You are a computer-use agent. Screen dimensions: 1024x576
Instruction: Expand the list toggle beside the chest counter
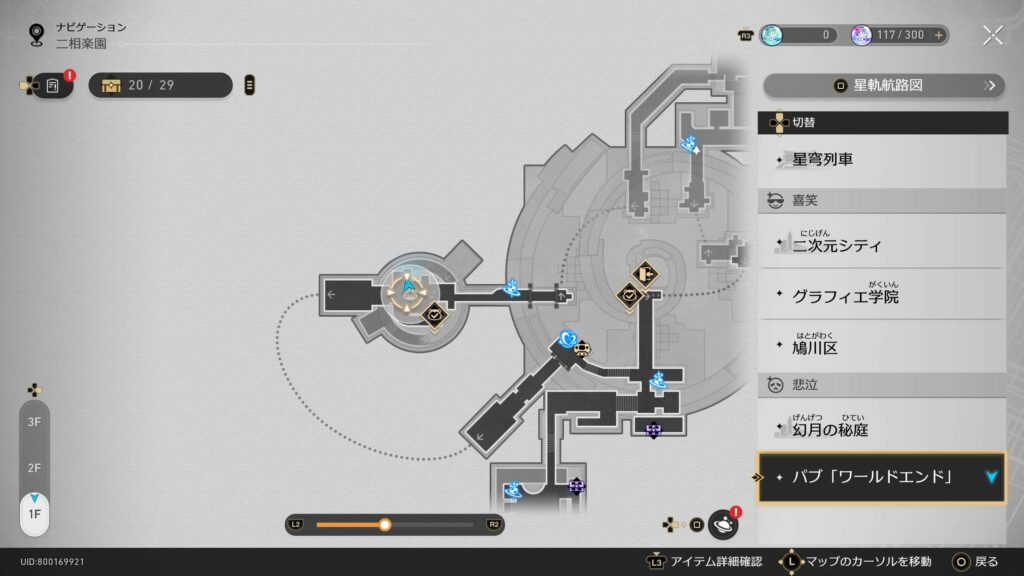click(249, 85)
